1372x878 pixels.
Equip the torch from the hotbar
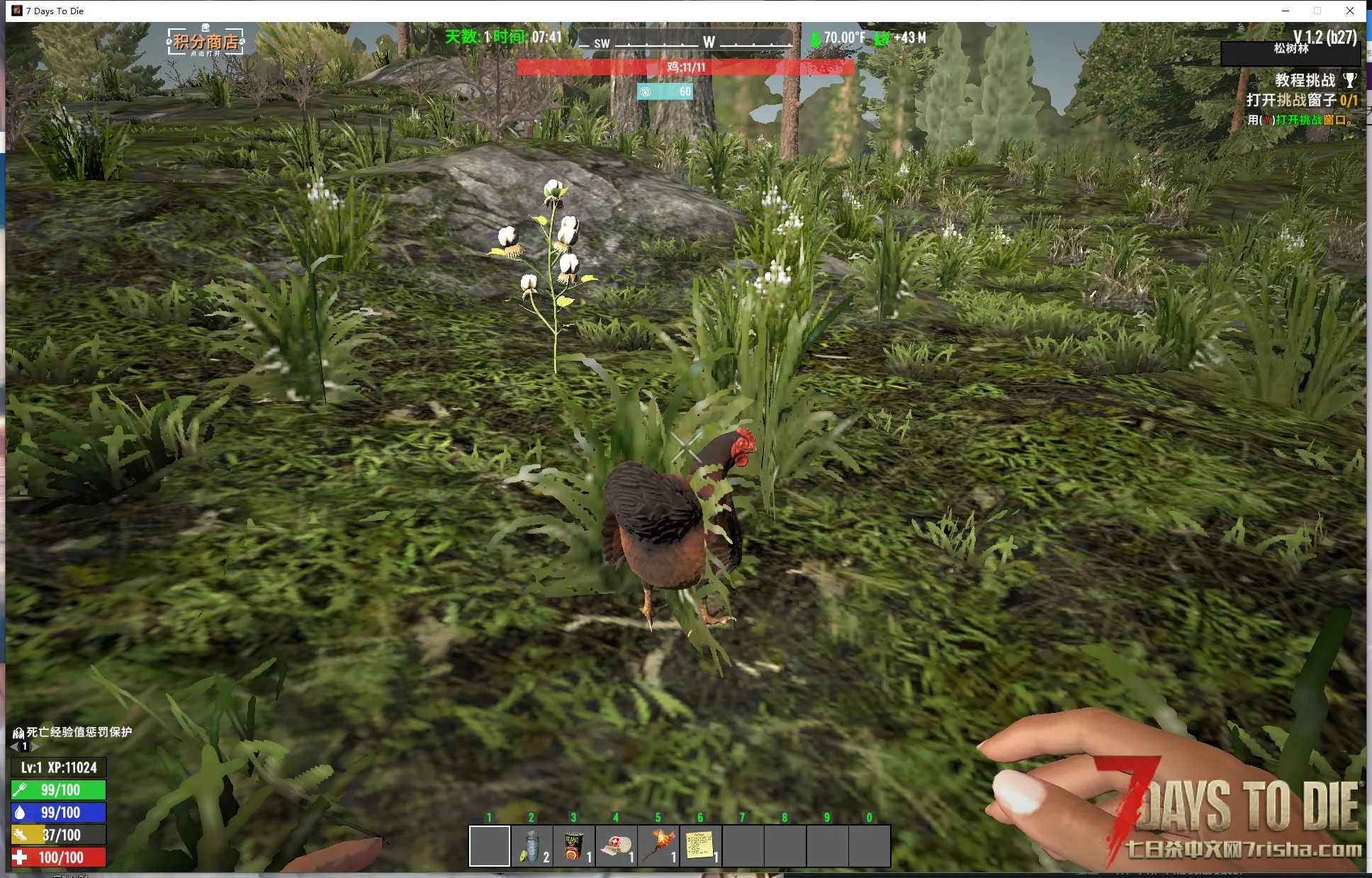(658, 846)
